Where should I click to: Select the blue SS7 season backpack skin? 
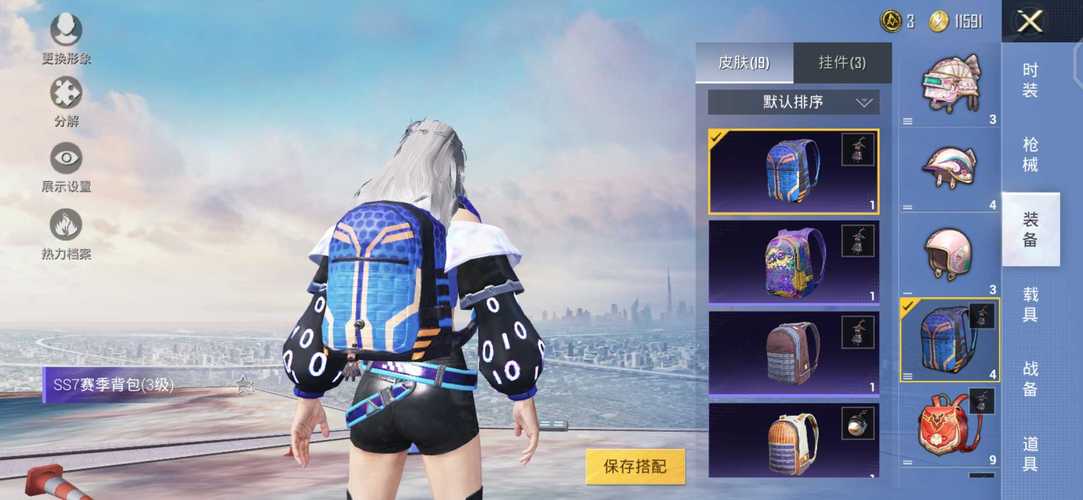[793, 171]
